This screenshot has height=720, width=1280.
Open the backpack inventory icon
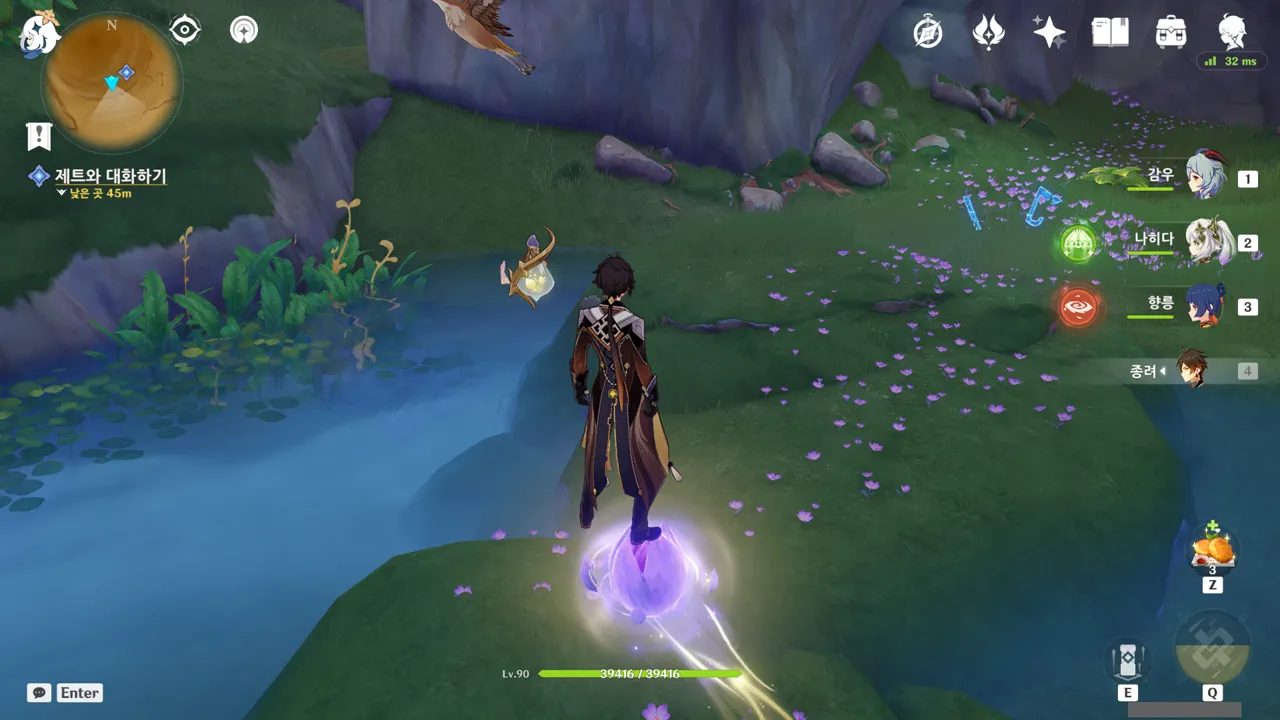tap(1170, 33)
